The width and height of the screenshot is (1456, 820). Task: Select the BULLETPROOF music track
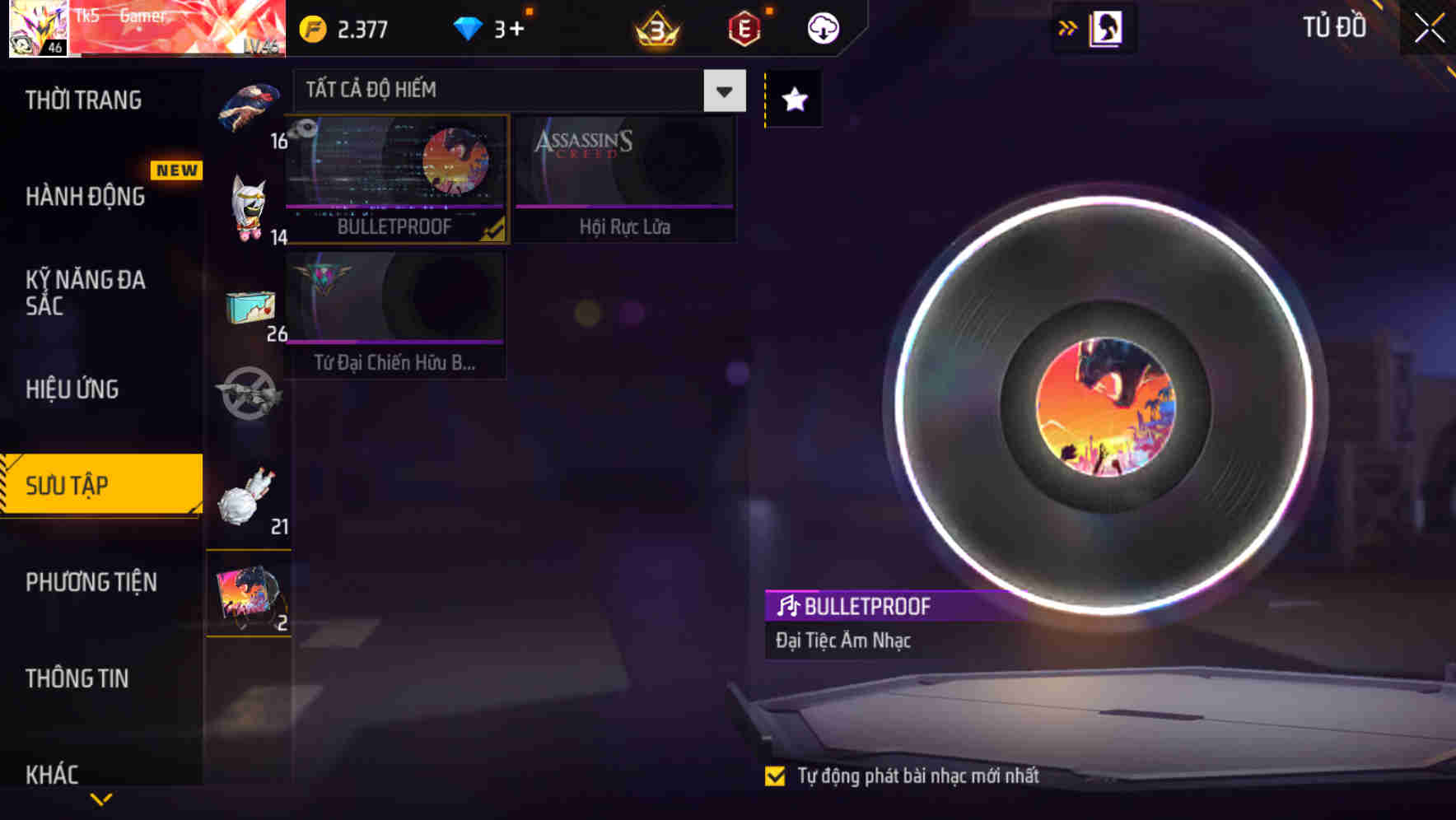click(395, 177)
